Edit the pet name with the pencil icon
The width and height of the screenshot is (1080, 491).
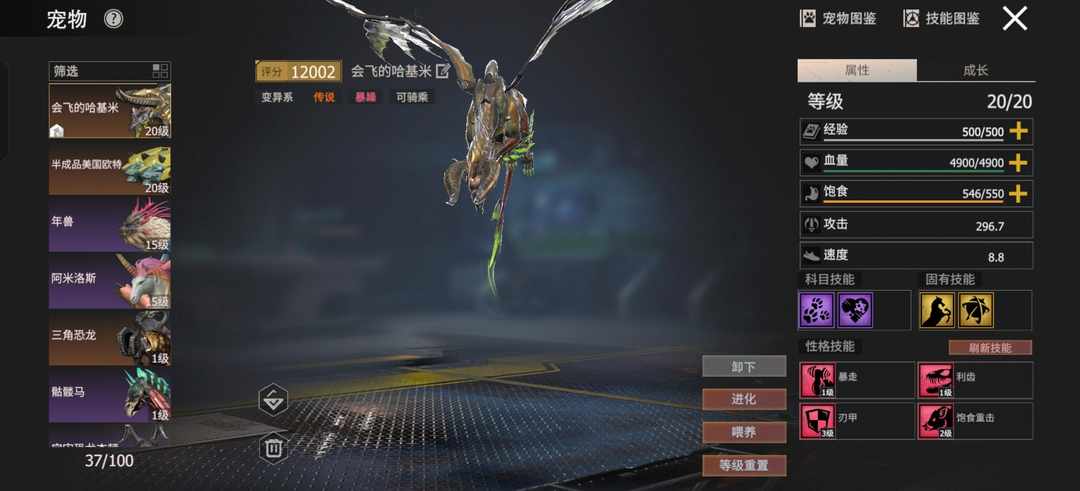point(443,71)
